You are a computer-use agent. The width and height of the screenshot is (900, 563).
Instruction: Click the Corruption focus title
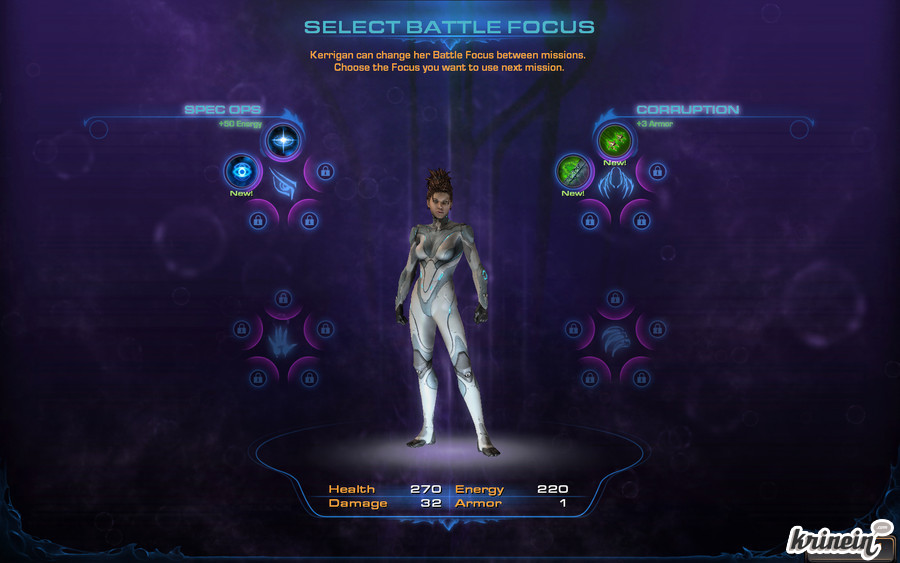click(x=687, y=109)
